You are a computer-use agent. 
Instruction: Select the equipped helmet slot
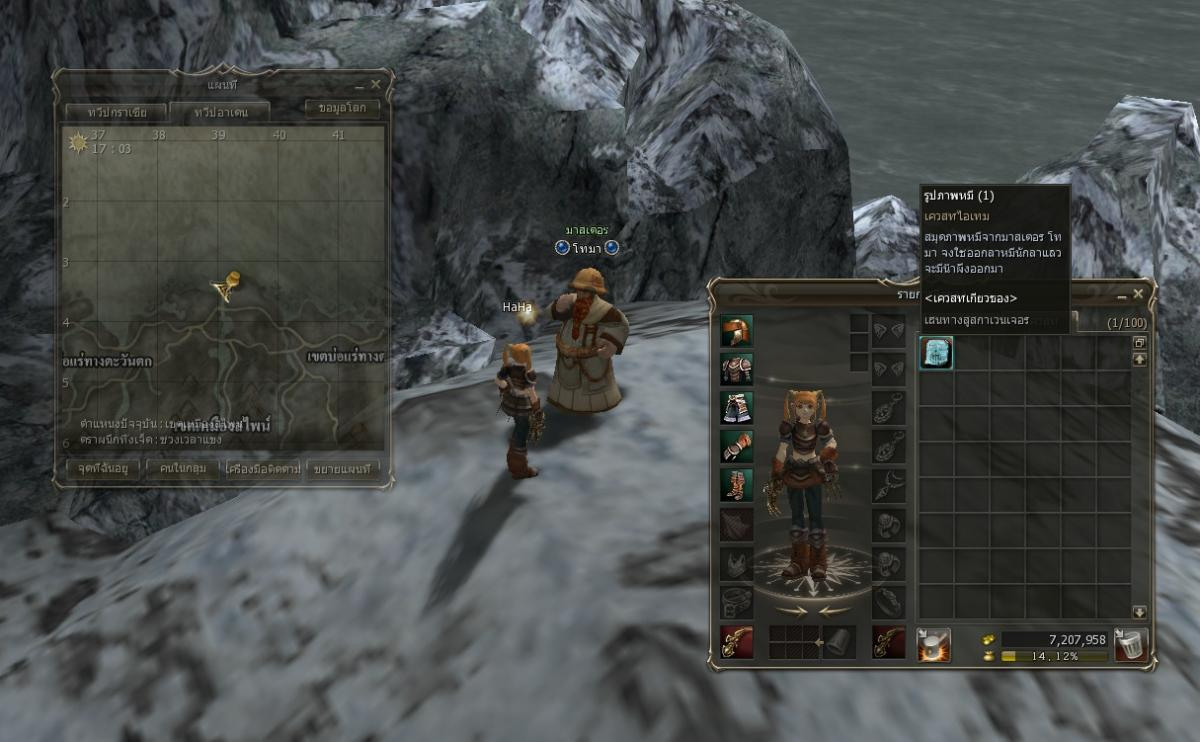[x=737, y=331]
